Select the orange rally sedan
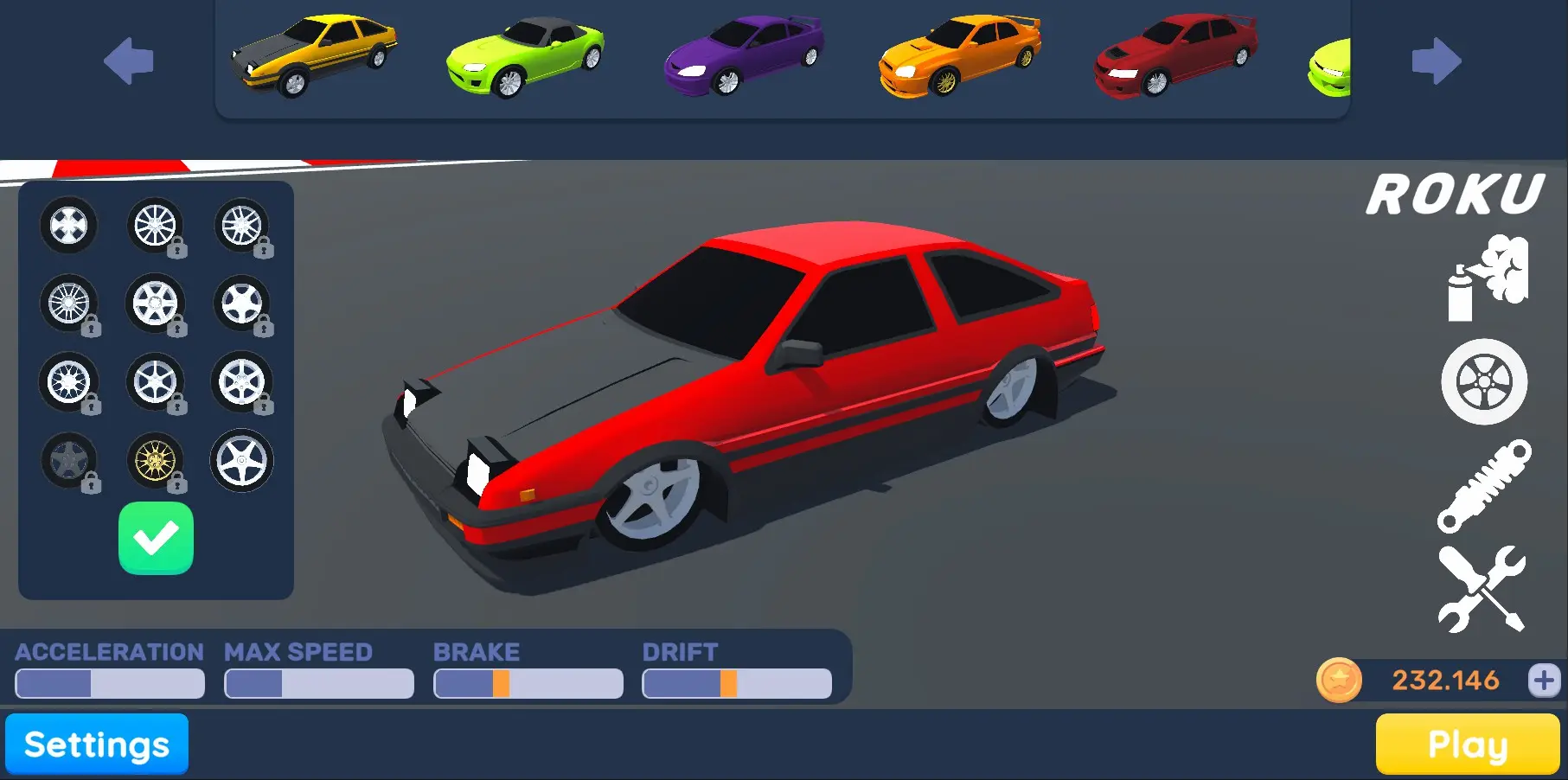 coord(960,54)
